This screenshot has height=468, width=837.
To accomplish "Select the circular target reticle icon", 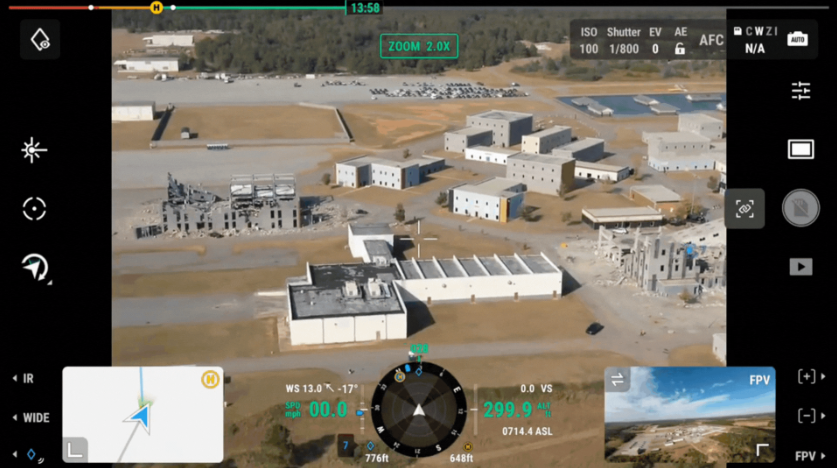I will pyautogui.click(x=34, y=209).
